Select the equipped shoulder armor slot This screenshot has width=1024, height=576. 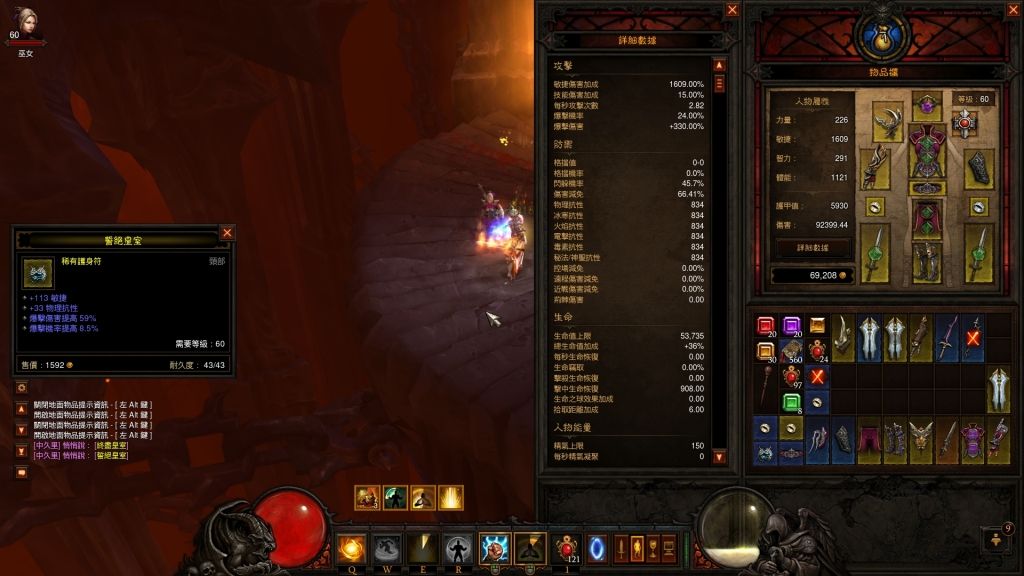tap(888, 121)
